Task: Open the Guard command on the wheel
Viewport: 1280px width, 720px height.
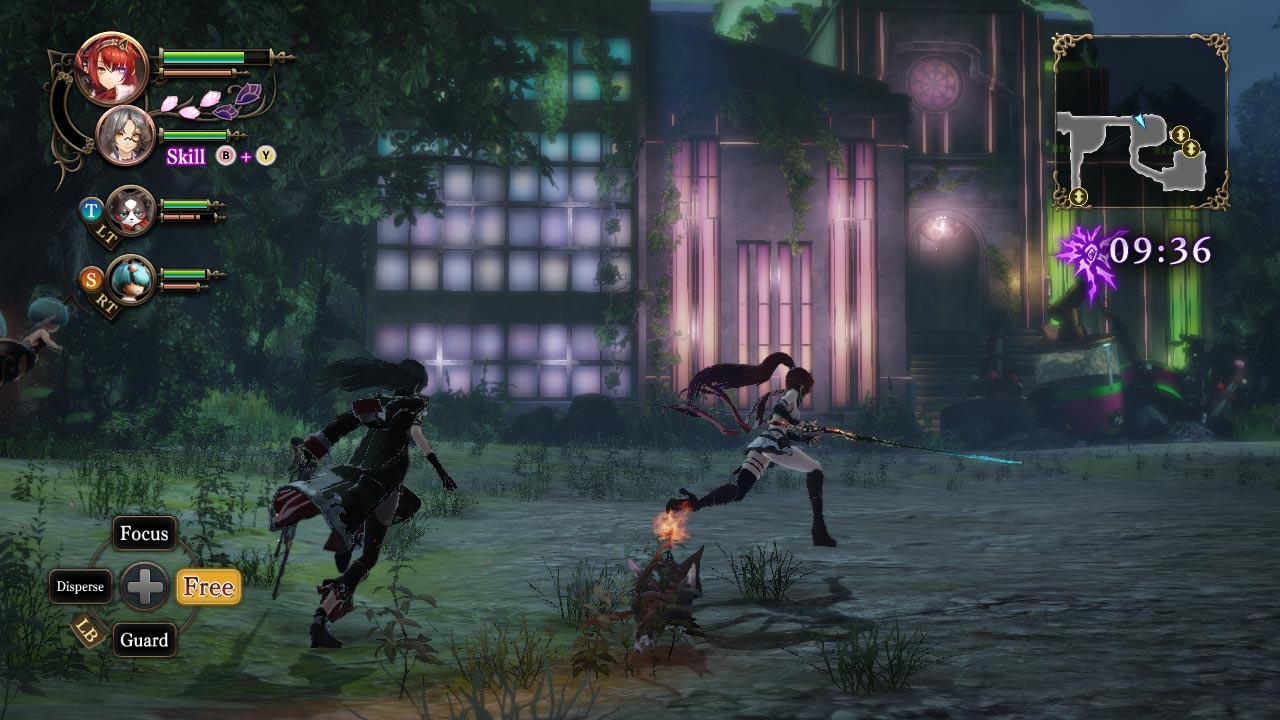Action: tap(144, 640)
